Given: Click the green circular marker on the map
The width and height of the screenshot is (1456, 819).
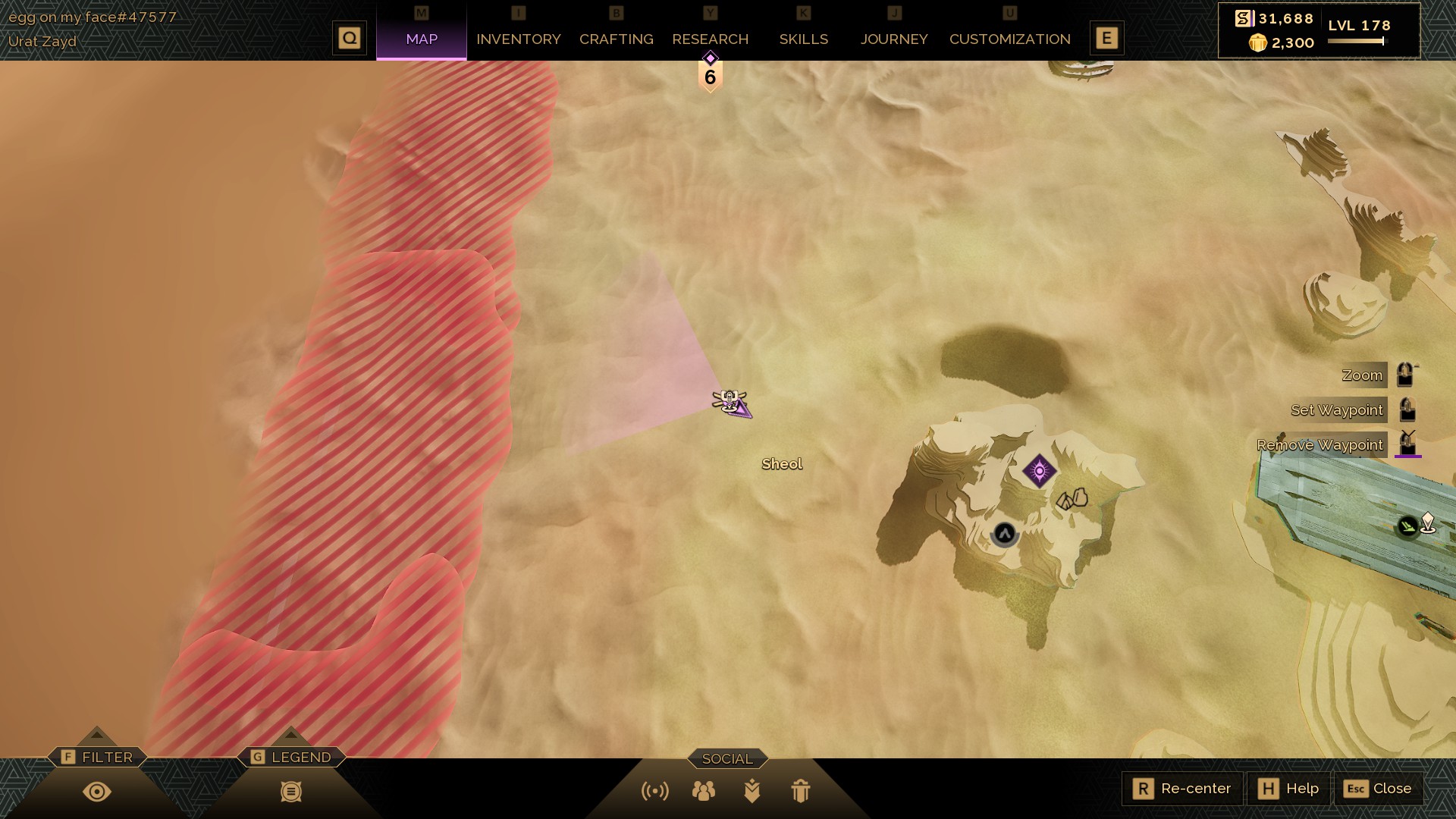Looking at the screenshot, I should click(x=1407, y=526).
